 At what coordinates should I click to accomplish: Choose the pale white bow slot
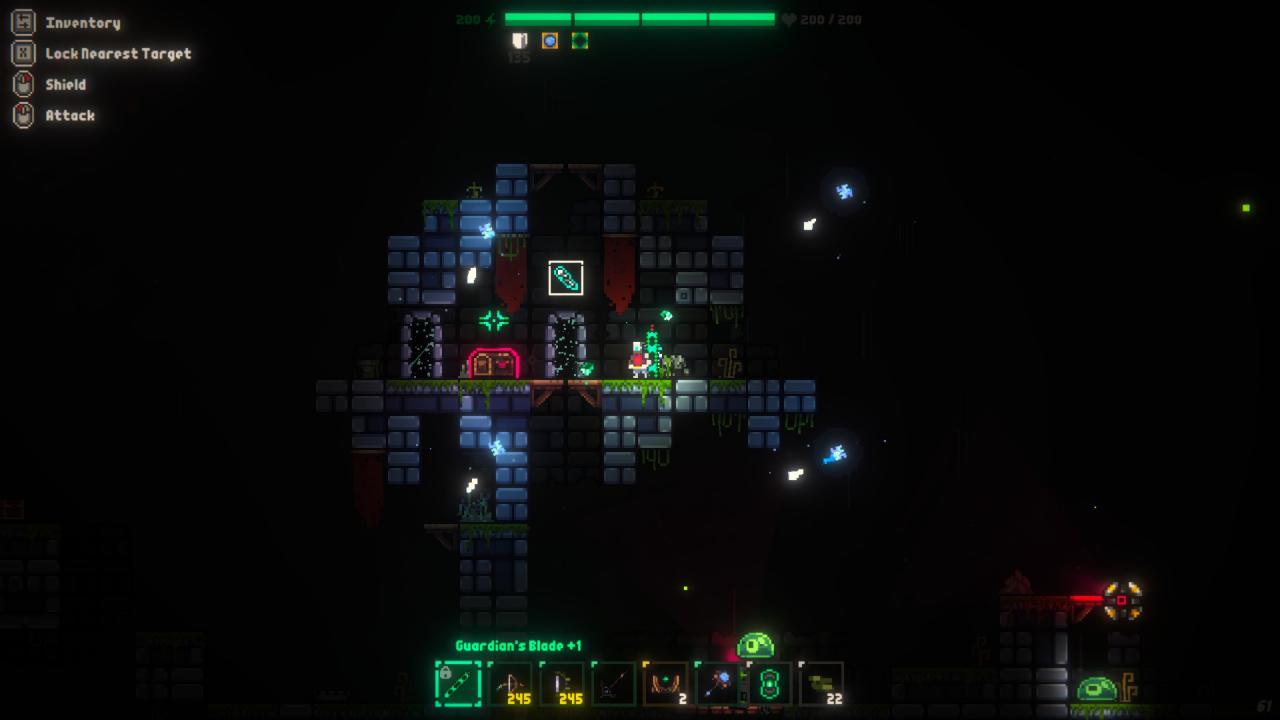(x=562, y=685)
